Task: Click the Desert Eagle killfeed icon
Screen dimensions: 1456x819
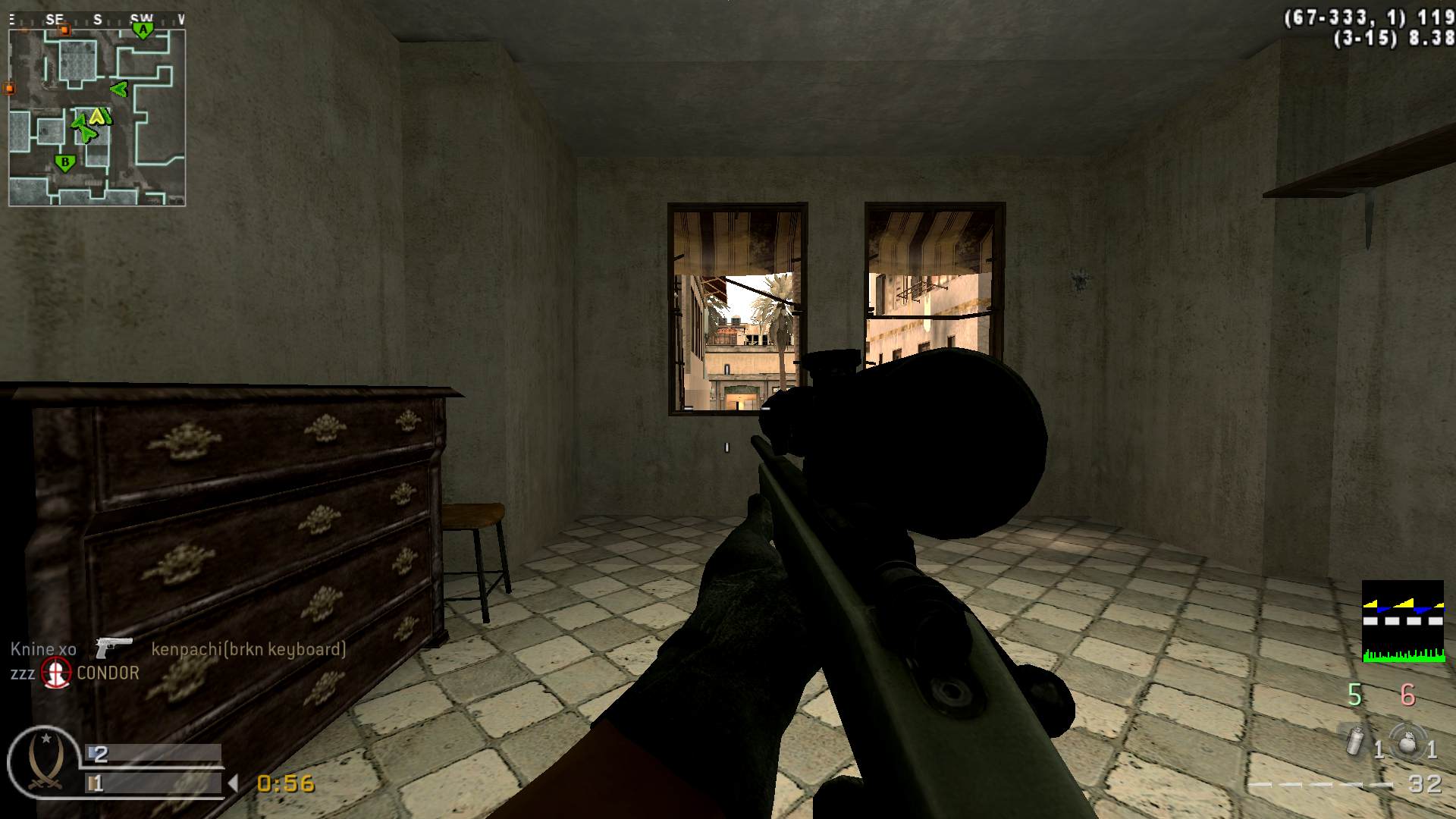Action: pos(114,647)
